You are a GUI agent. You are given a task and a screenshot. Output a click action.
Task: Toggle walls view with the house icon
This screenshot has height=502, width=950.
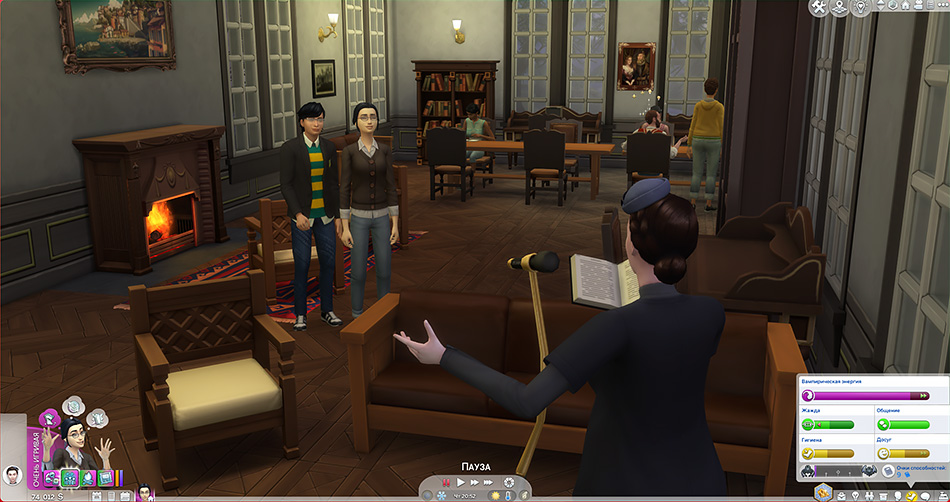(x=905, y=5)
